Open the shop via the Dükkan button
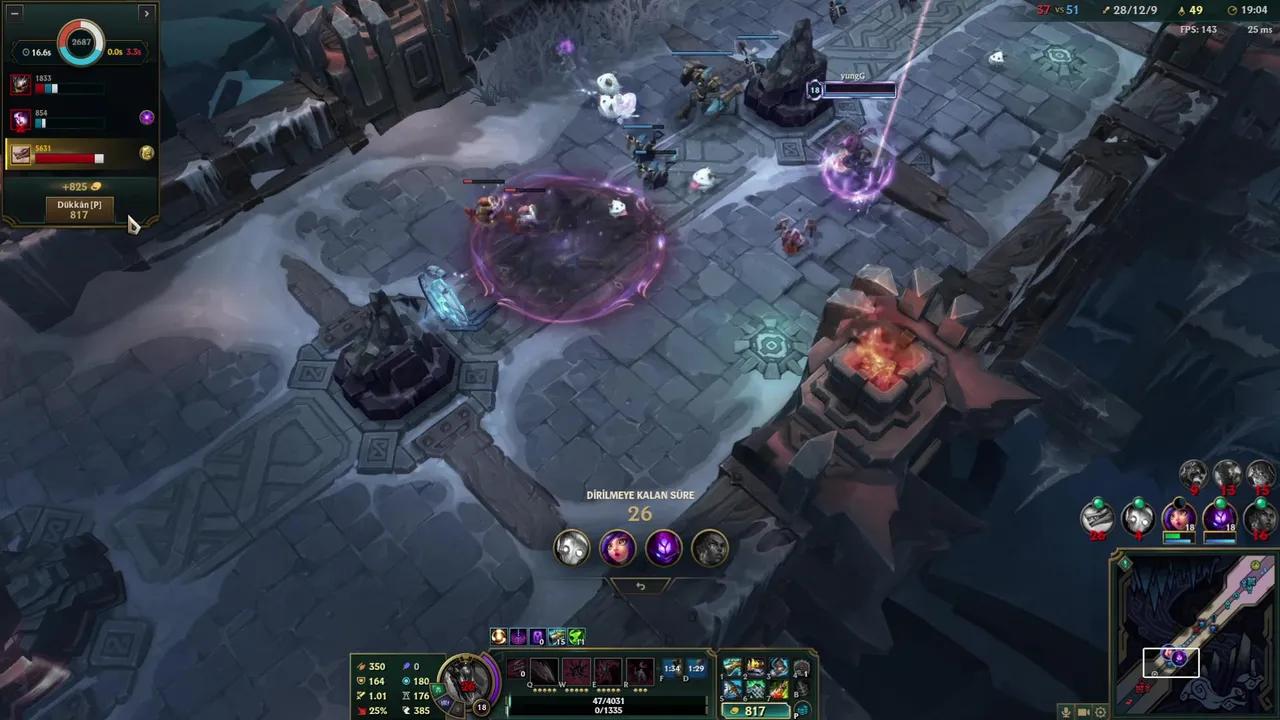 (x=78, y=210)
